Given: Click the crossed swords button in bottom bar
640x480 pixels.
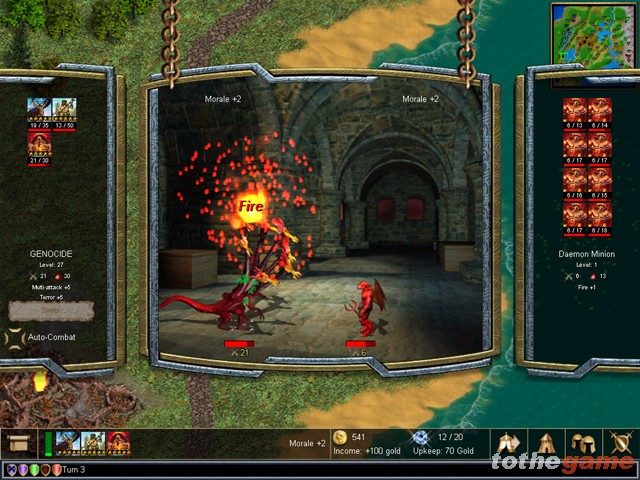Looking at the screenshot, I should [x=620, y=443].
